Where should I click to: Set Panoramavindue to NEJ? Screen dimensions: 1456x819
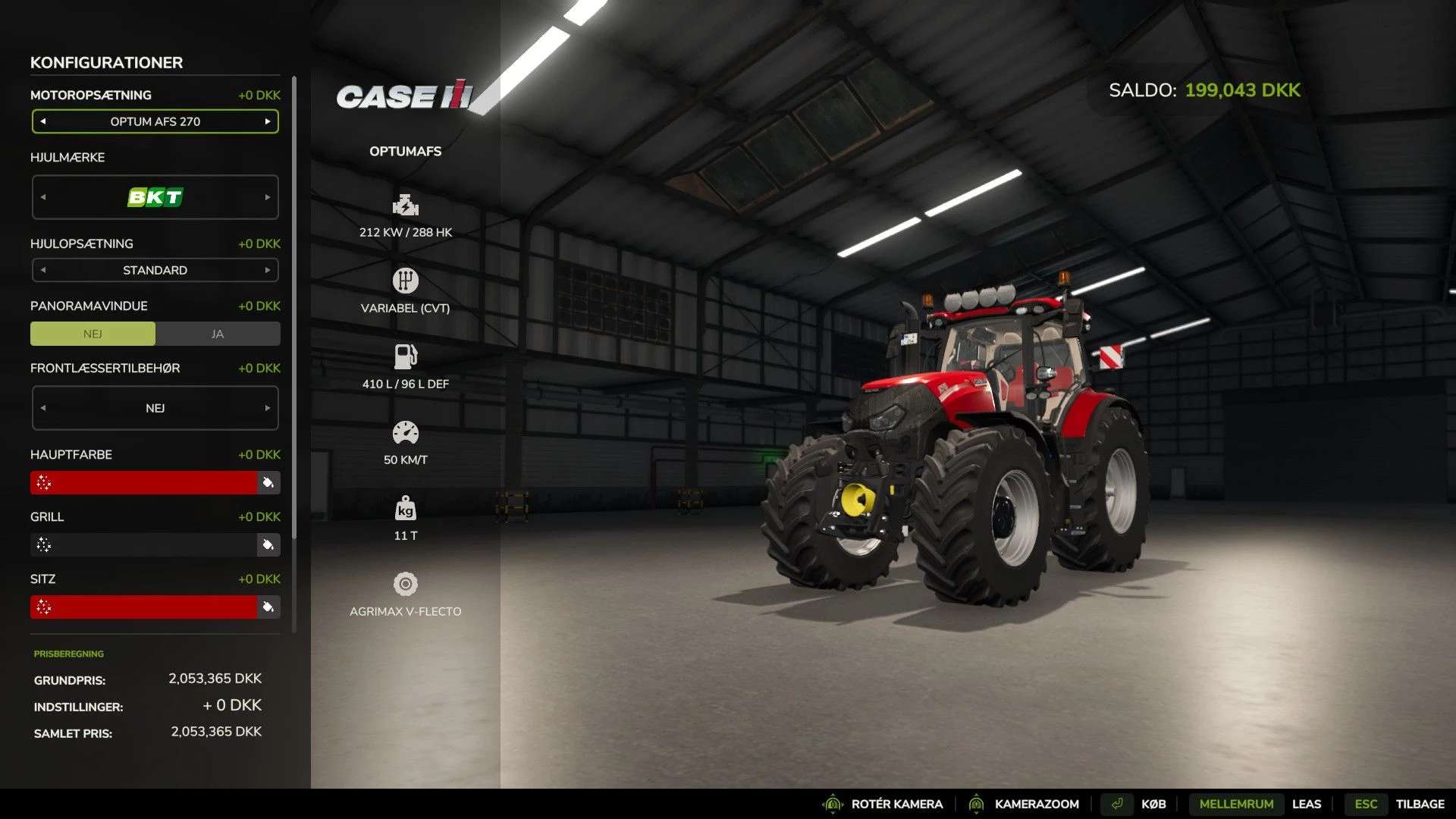pyautogui.click(x=93, y=334)
